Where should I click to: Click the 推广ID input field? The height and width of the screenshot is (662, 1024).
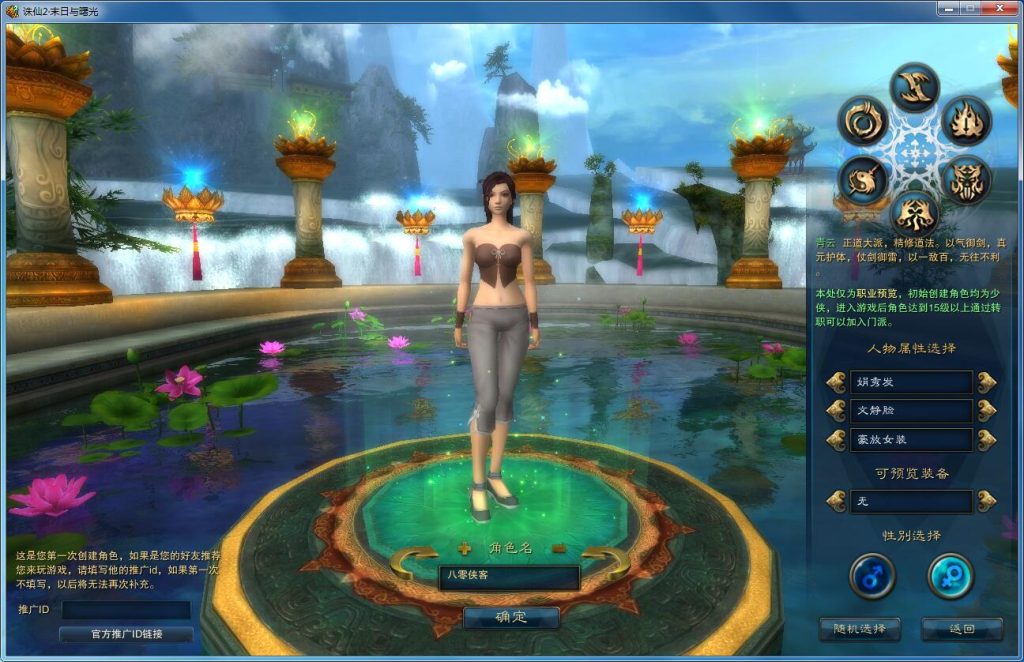[x=126, y=609]
